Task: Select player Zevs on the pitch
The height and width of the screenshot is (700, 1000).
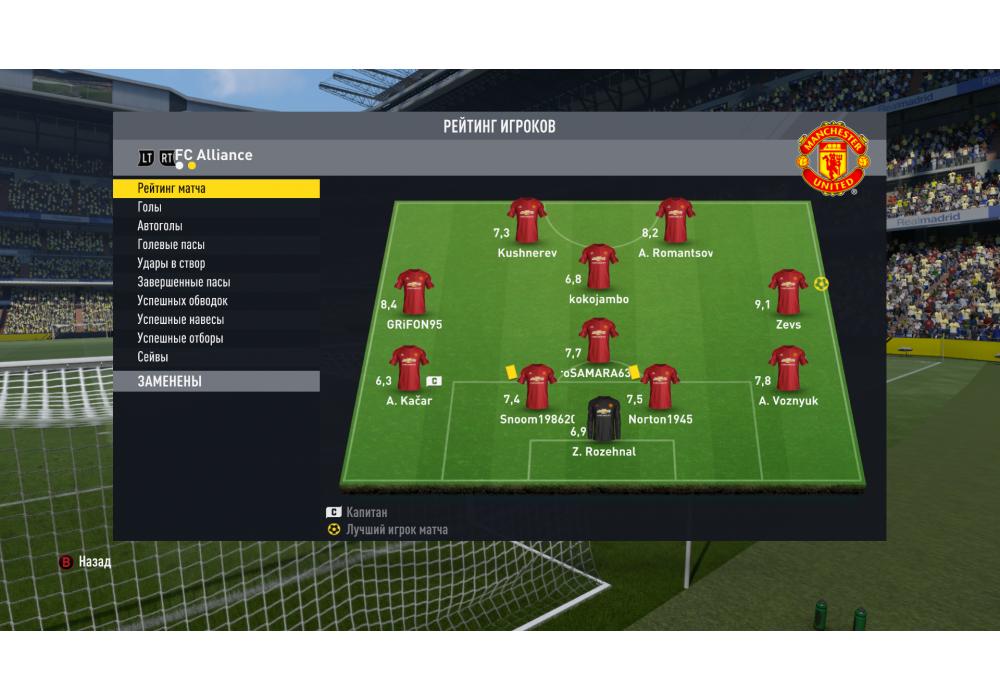Action: point(788,292)
